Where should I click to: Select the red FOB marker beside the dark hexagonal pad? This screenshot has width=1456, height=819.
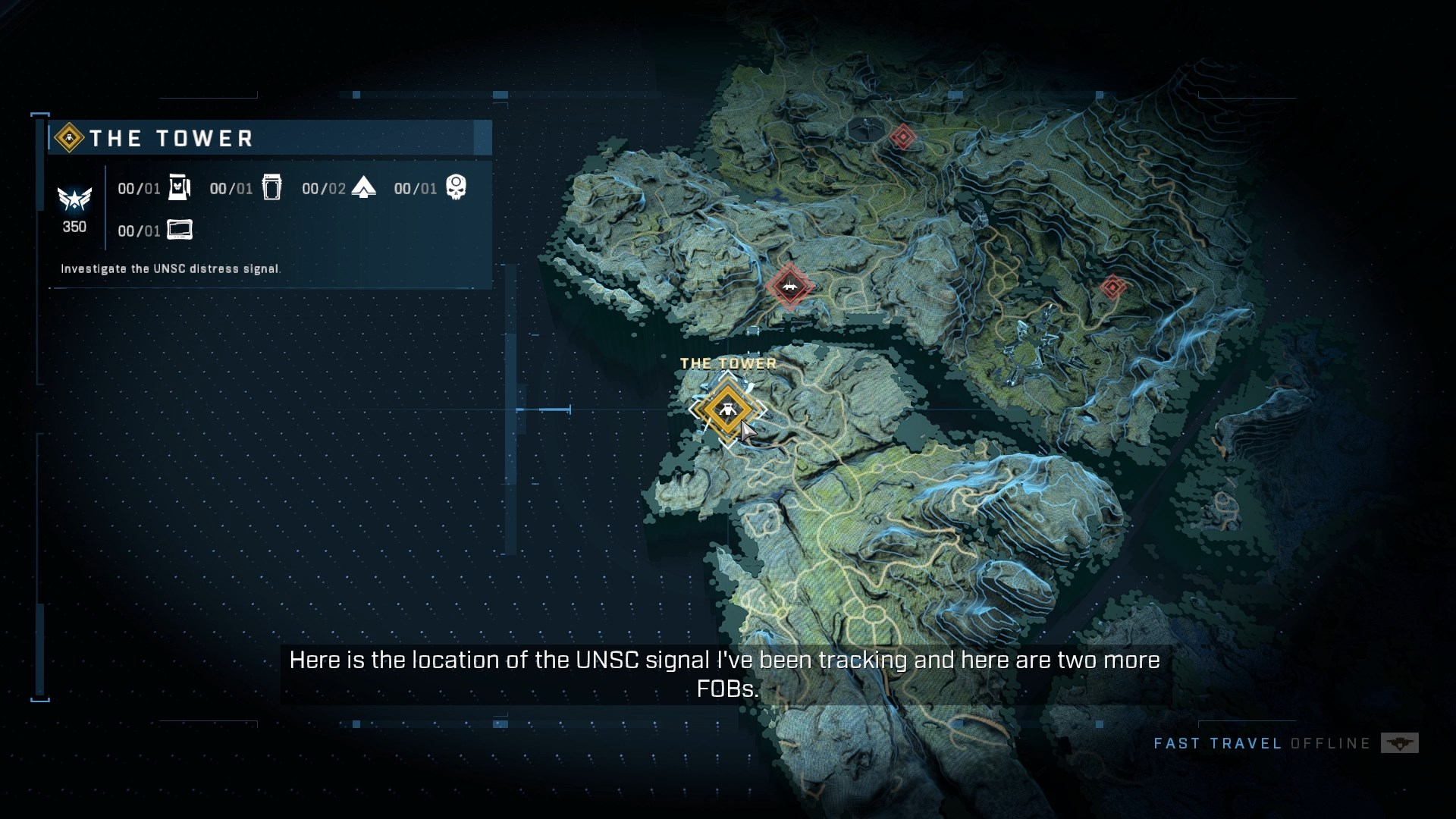coord(902,137)
